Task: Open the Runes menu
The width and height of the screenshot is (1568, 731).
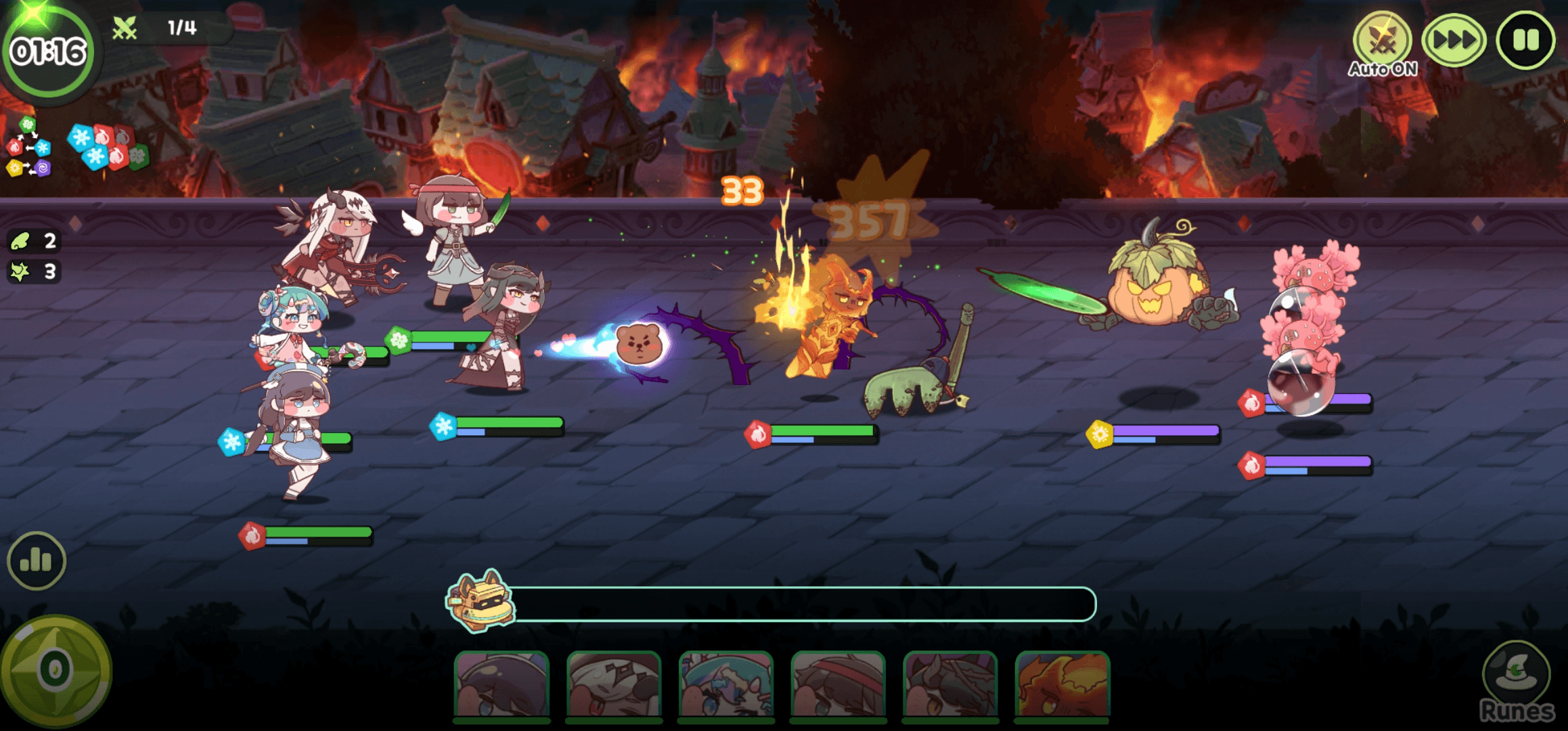Action: pyautogui.click(x=1517, y=680)
